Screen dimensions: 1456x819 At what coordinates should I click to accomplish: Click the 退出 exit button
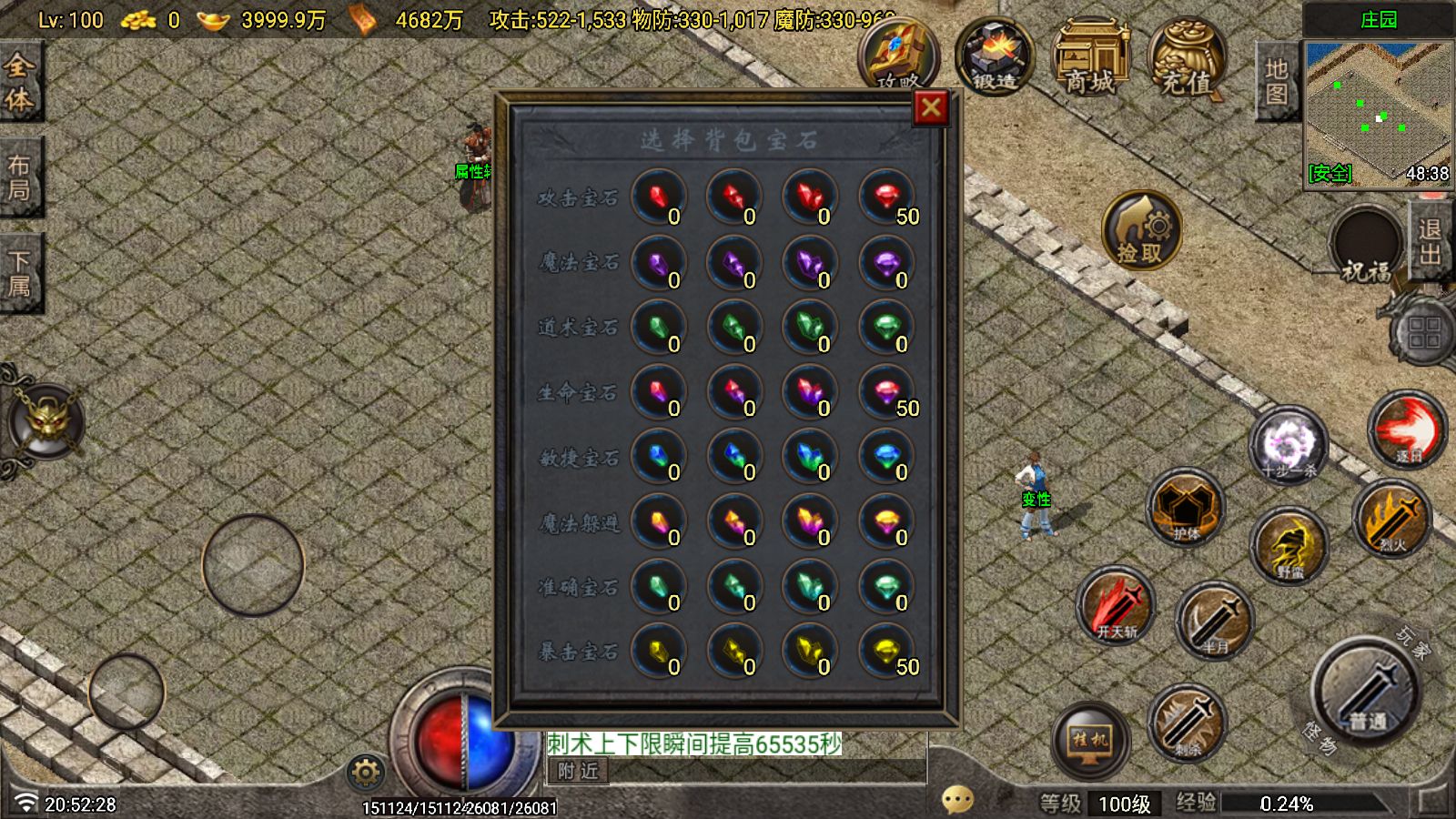pos(1430,242)
